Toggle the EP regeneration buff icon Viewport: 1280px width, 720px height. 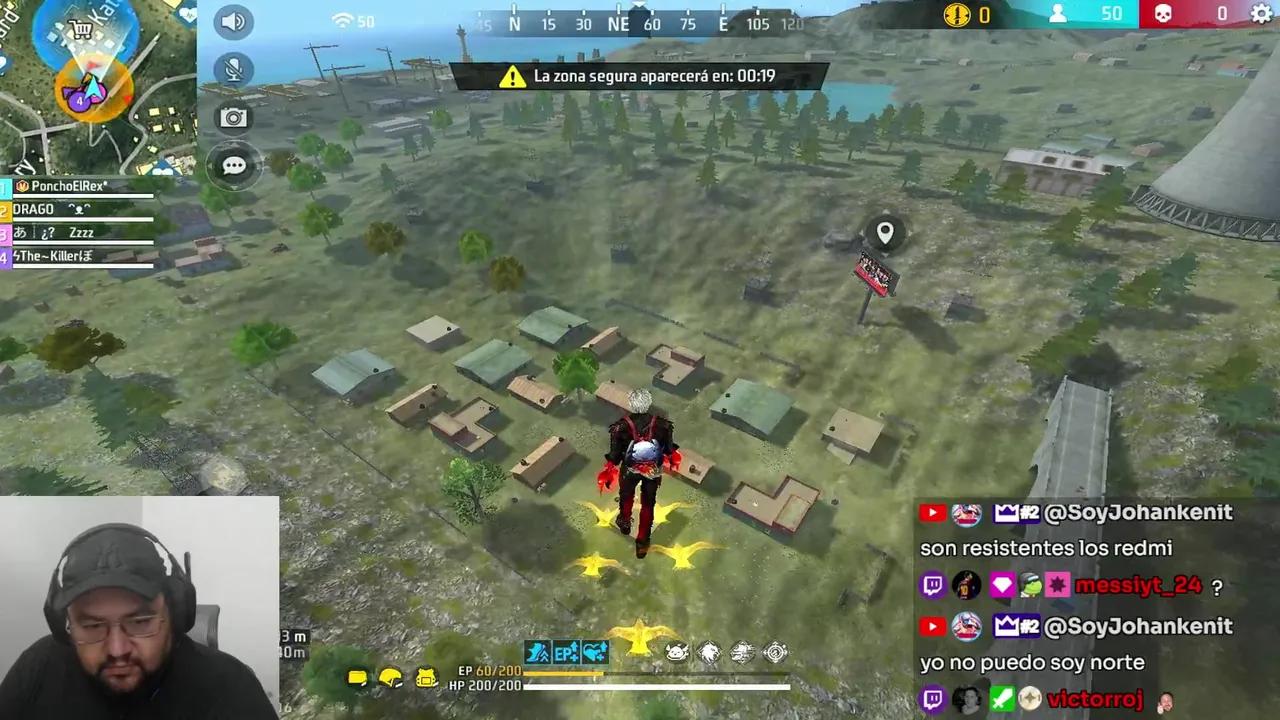coord(565,652)
